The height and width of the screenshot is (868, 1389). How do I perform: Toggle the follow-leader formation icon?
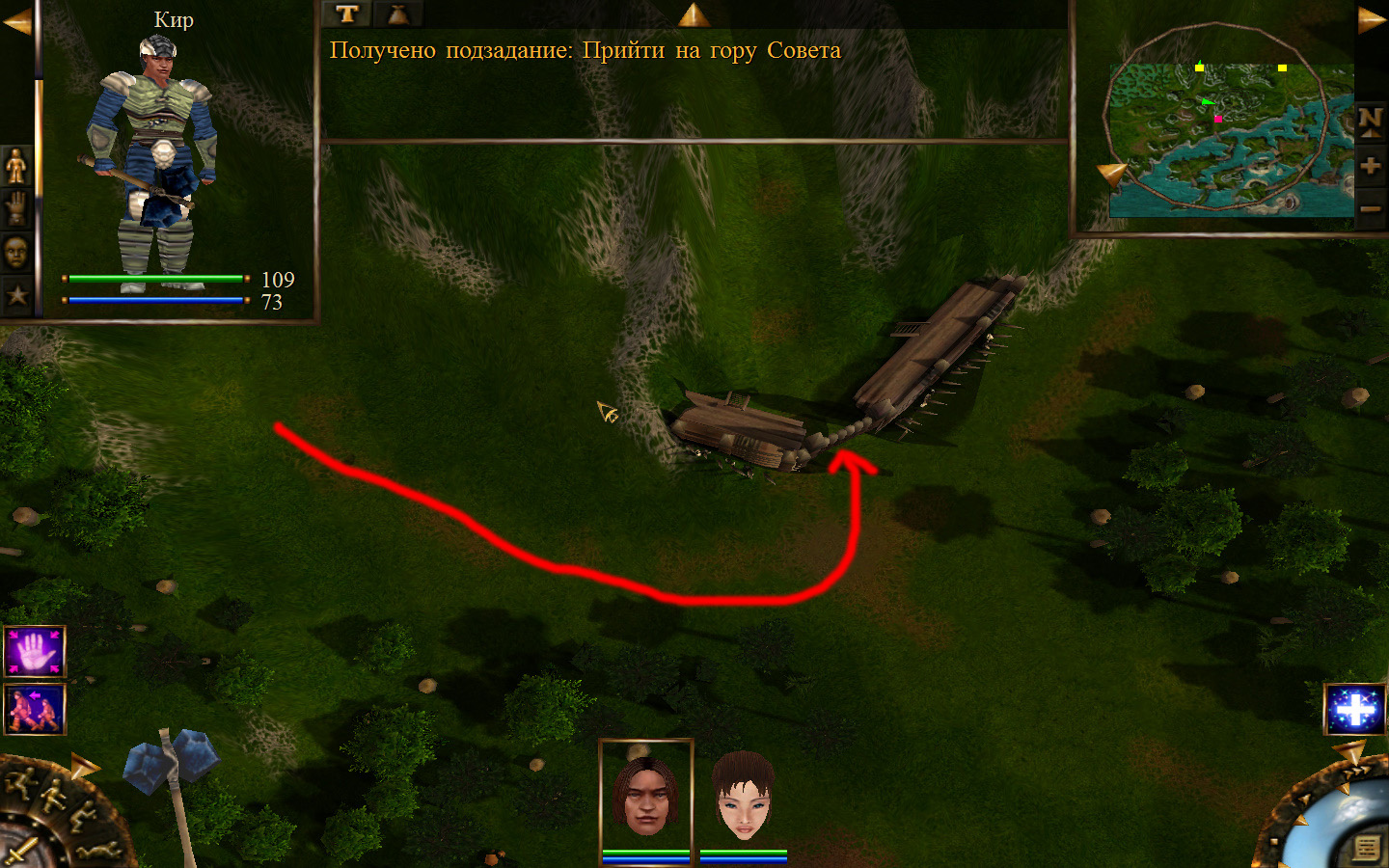35,709
